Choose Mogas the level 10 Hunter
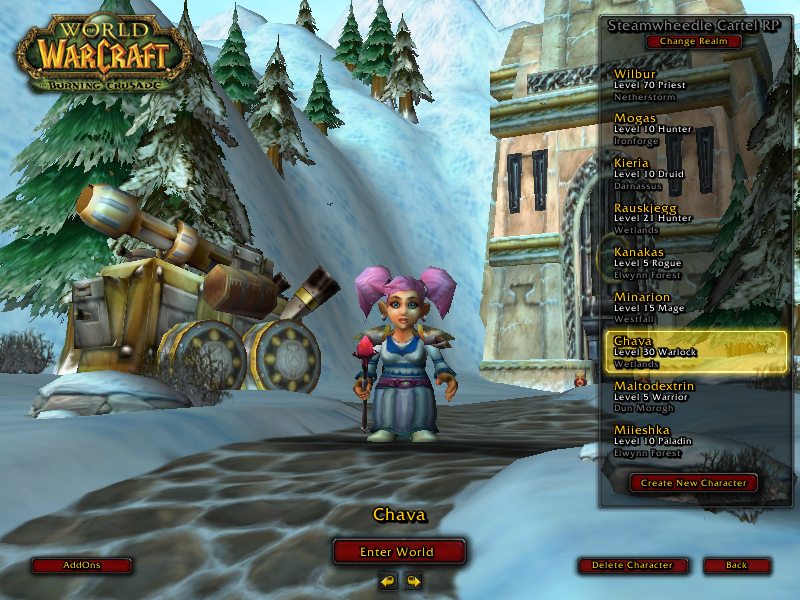This screenshot has width=800, height=600. tap(694, 129)
